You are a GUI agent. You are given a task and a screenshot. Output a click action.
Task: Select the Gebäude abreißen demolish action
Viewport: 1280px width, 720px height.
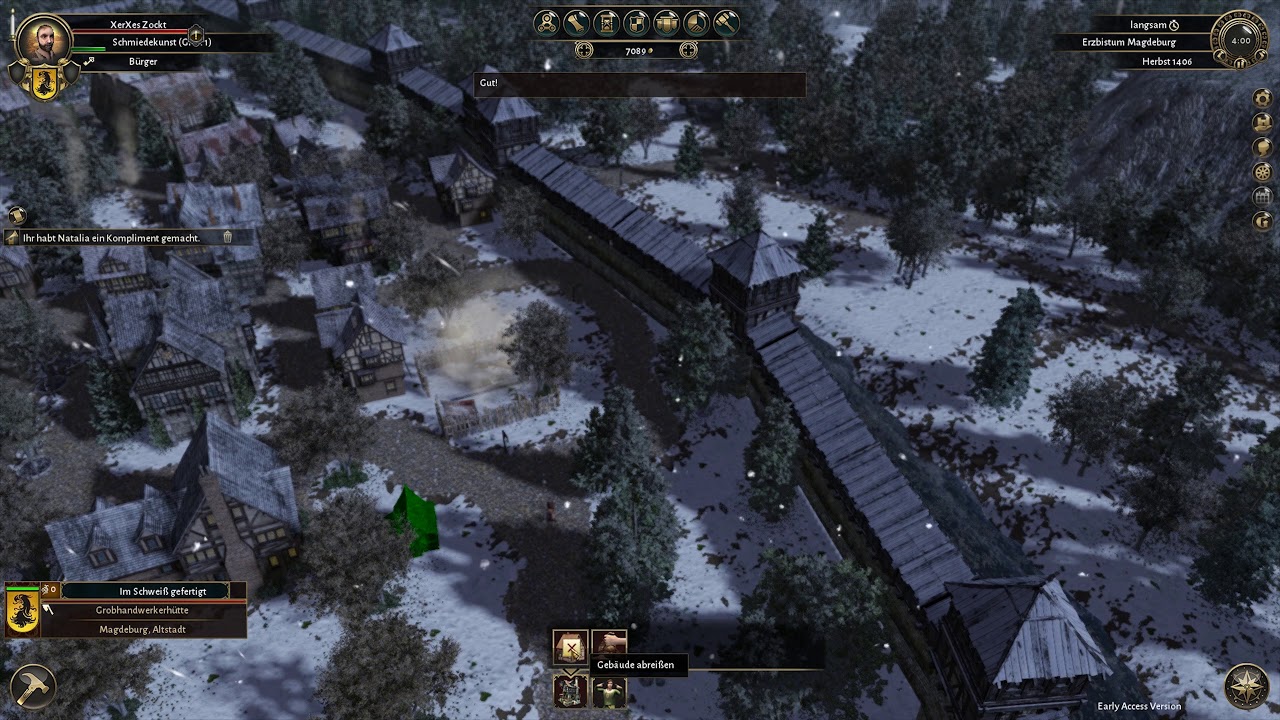point(571,648)
